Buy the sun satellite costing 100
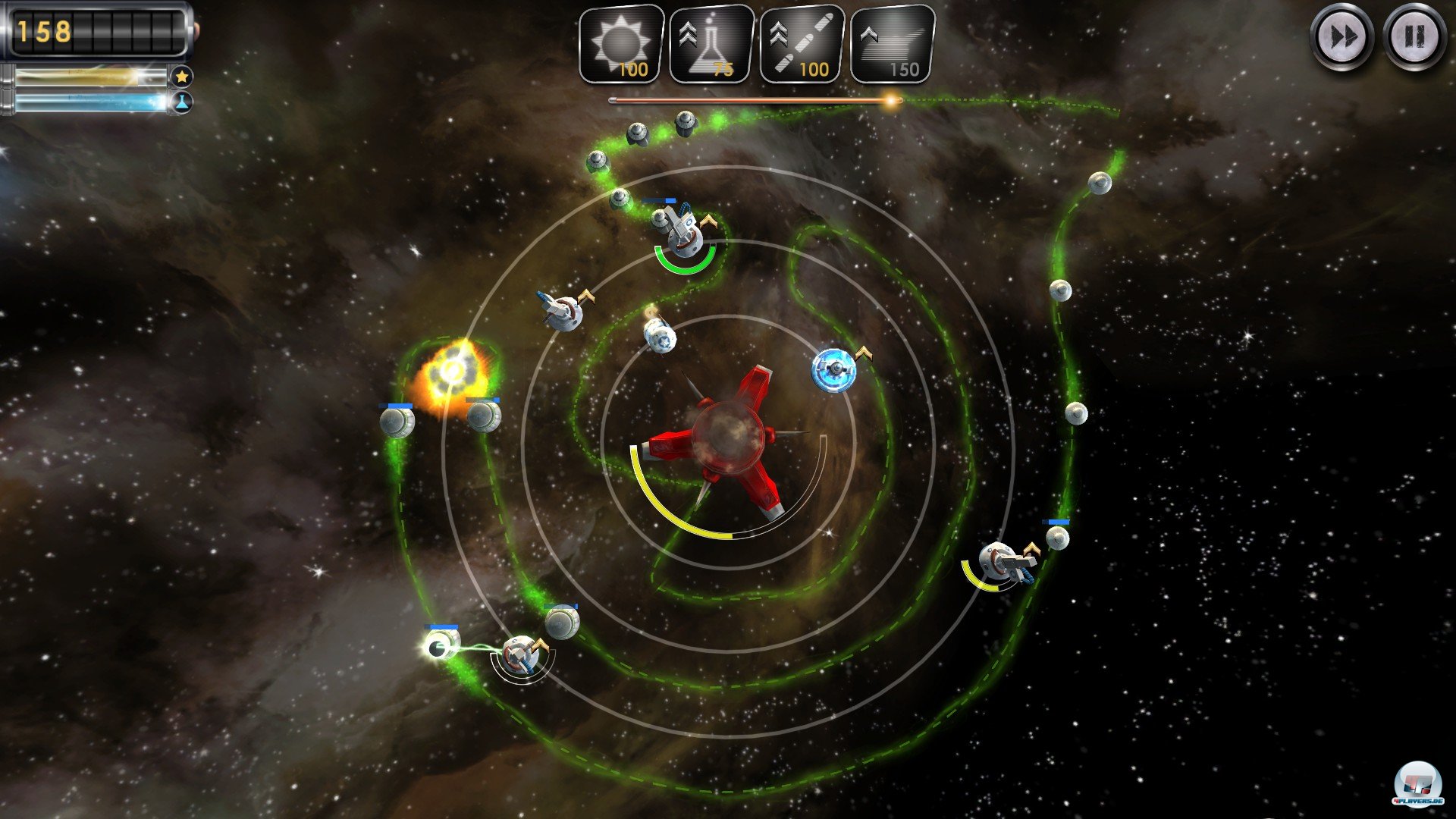Screen dimensions: 1456x819 pyautogui.click(x=621, y=44)
